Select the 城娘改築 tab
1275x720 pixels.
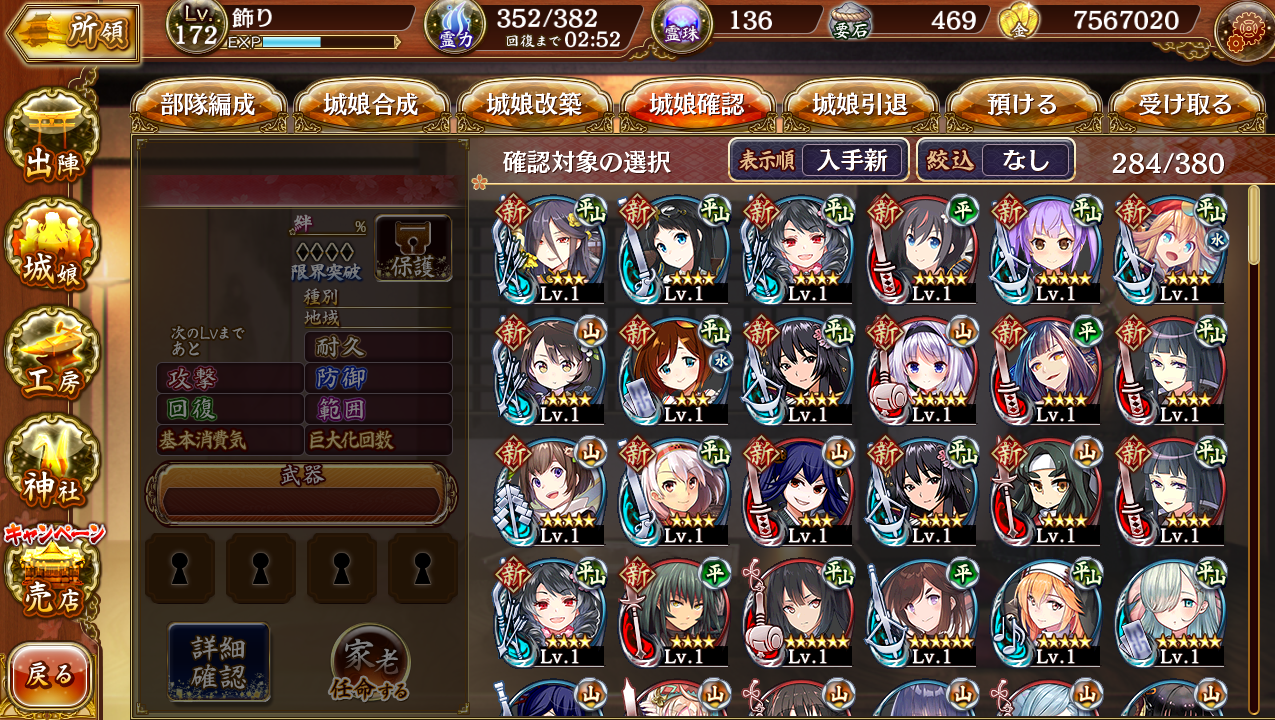[x=534, y=105]
